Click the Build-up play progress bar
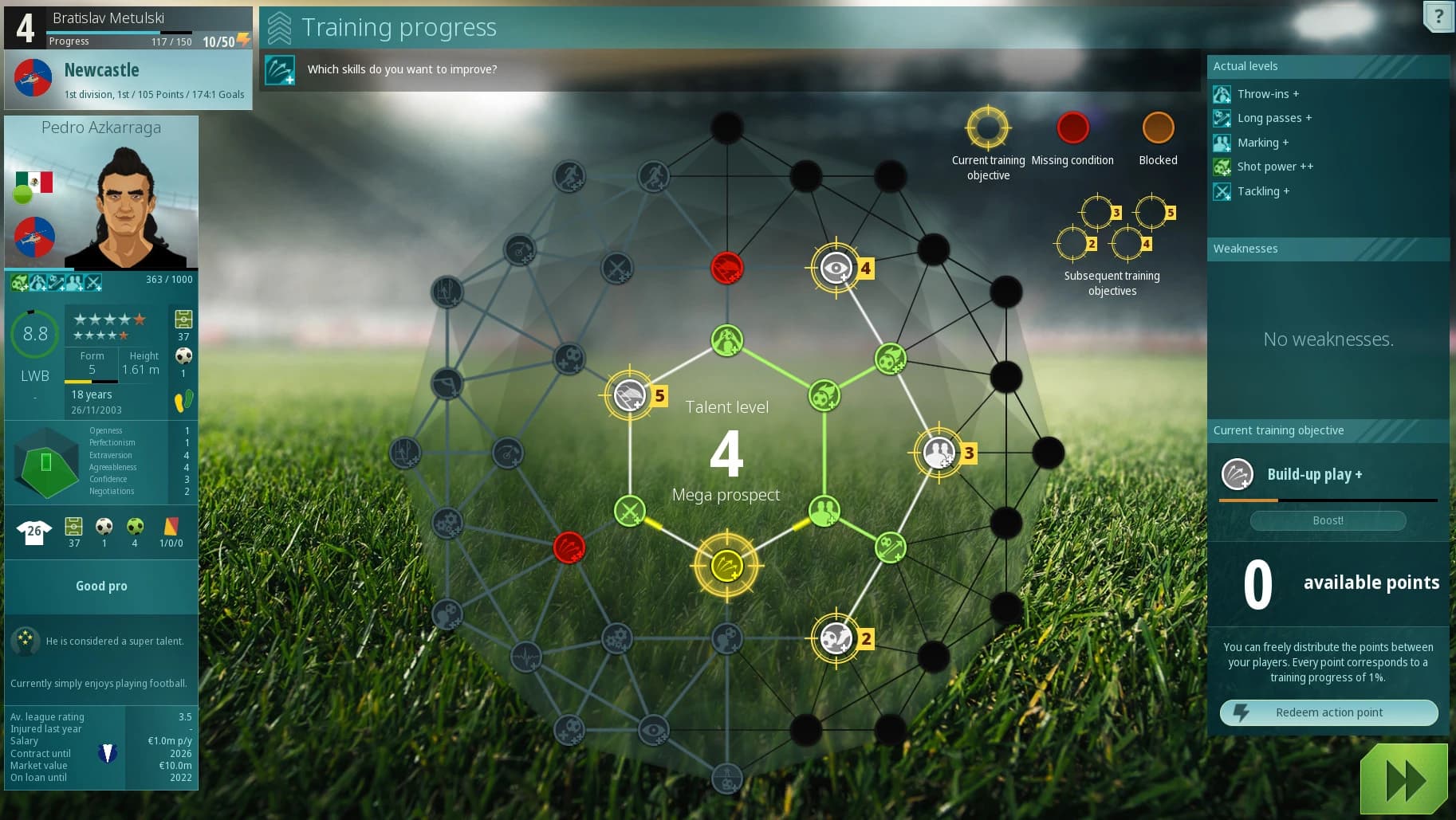Viewport: 1456px width, 820px height. coord(1327,500)
